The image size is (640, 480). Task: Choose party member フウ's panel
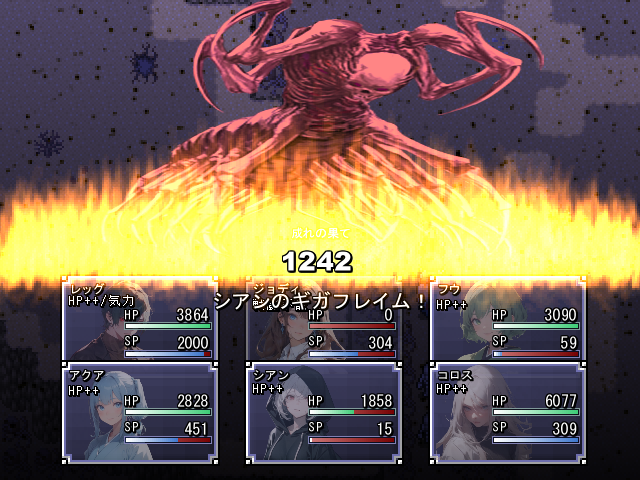pyautogui.click(x=507, y=320)
